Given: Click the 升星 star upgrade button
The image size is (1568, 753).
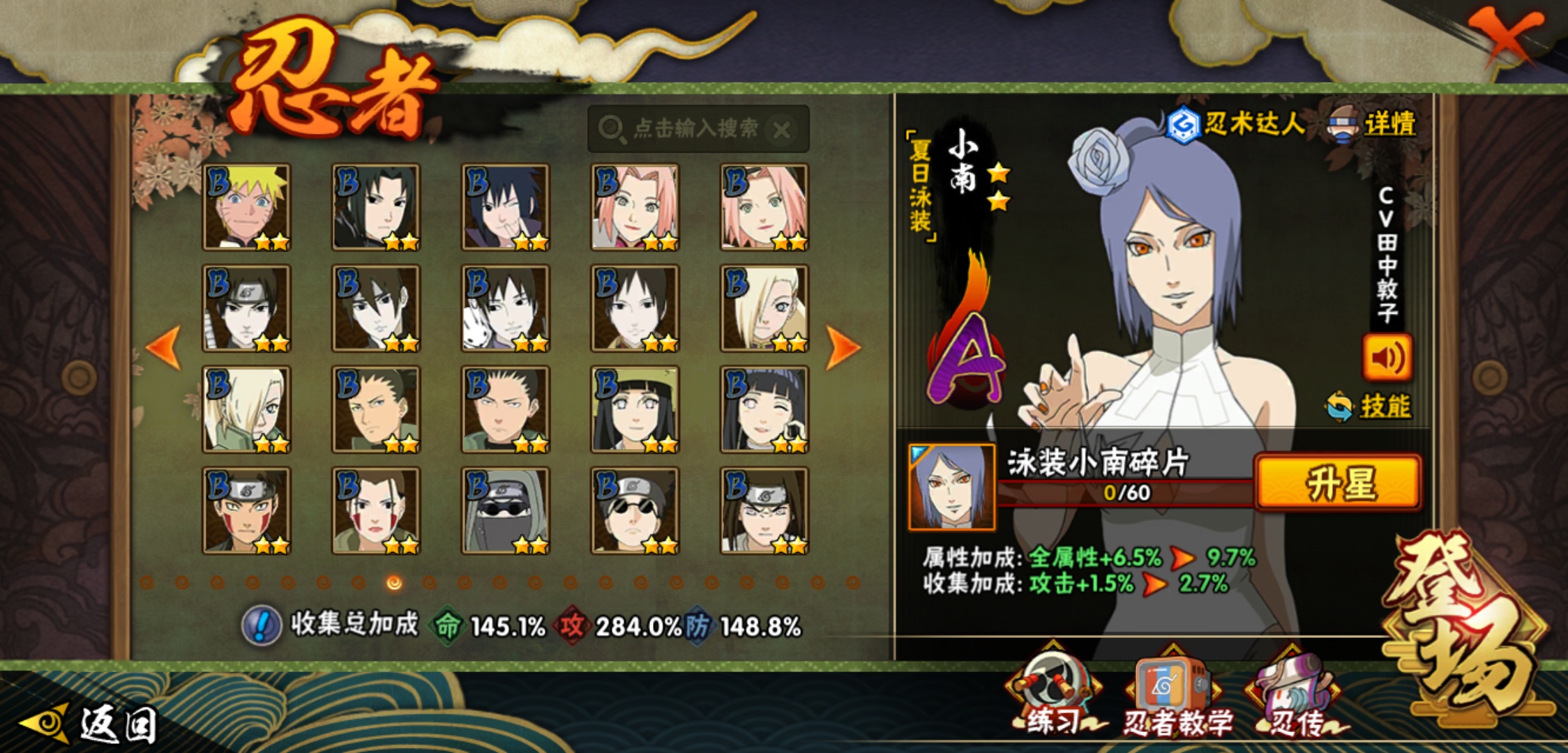Looking at the screenshot, I should [1338, 482].
